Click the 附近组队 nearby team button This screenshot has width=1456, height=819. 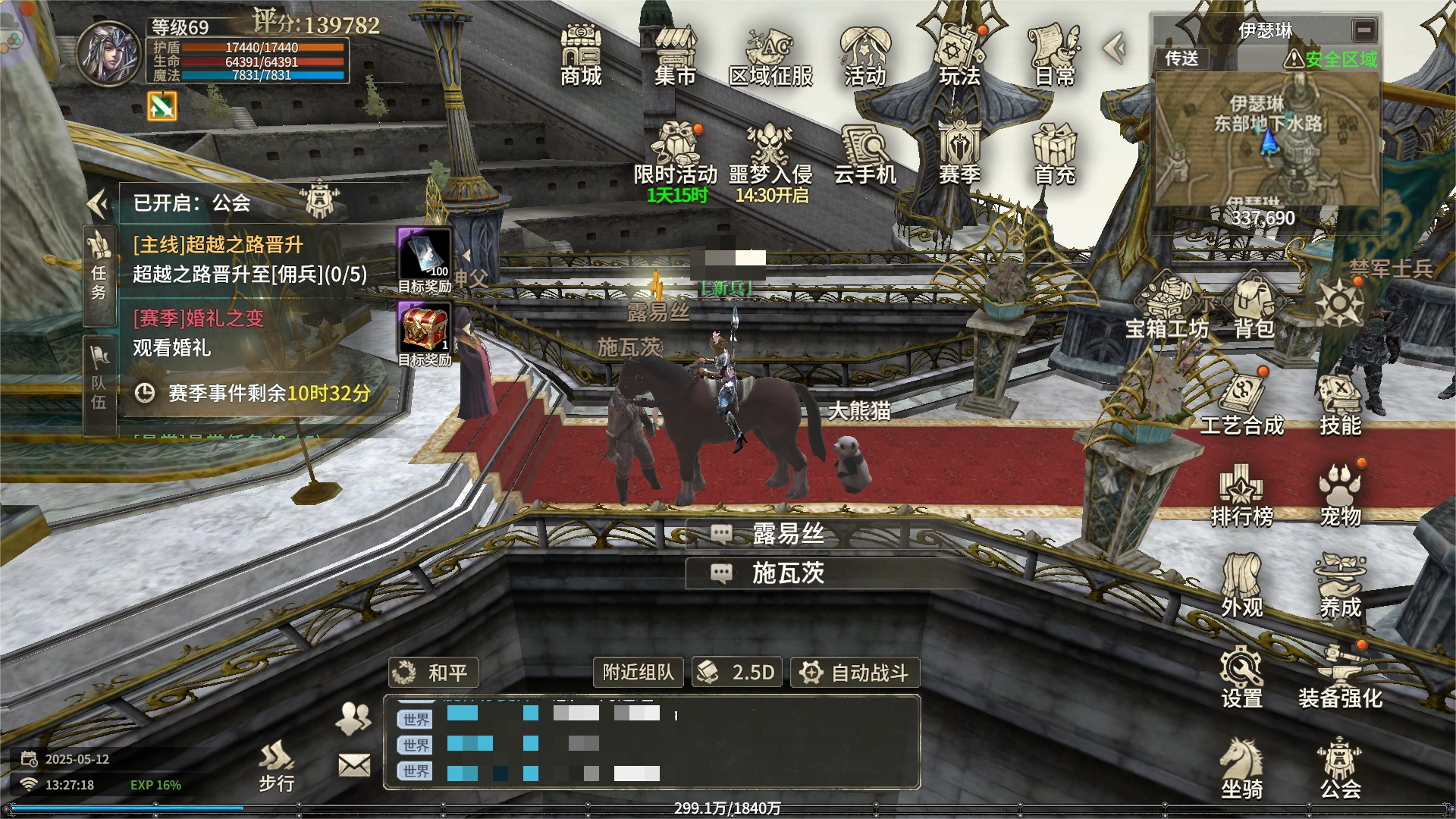pyautogui.click(x=638, y=673)
